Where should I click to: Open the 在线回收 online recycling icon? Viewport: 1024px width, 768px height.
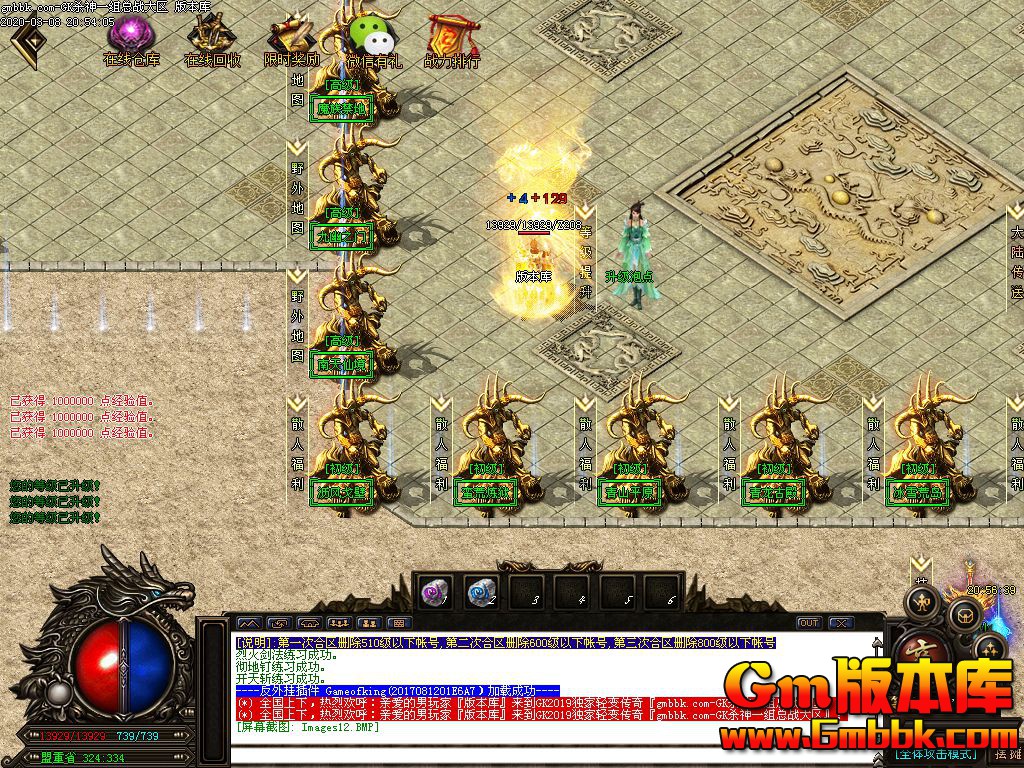click(x=211, y=38)
